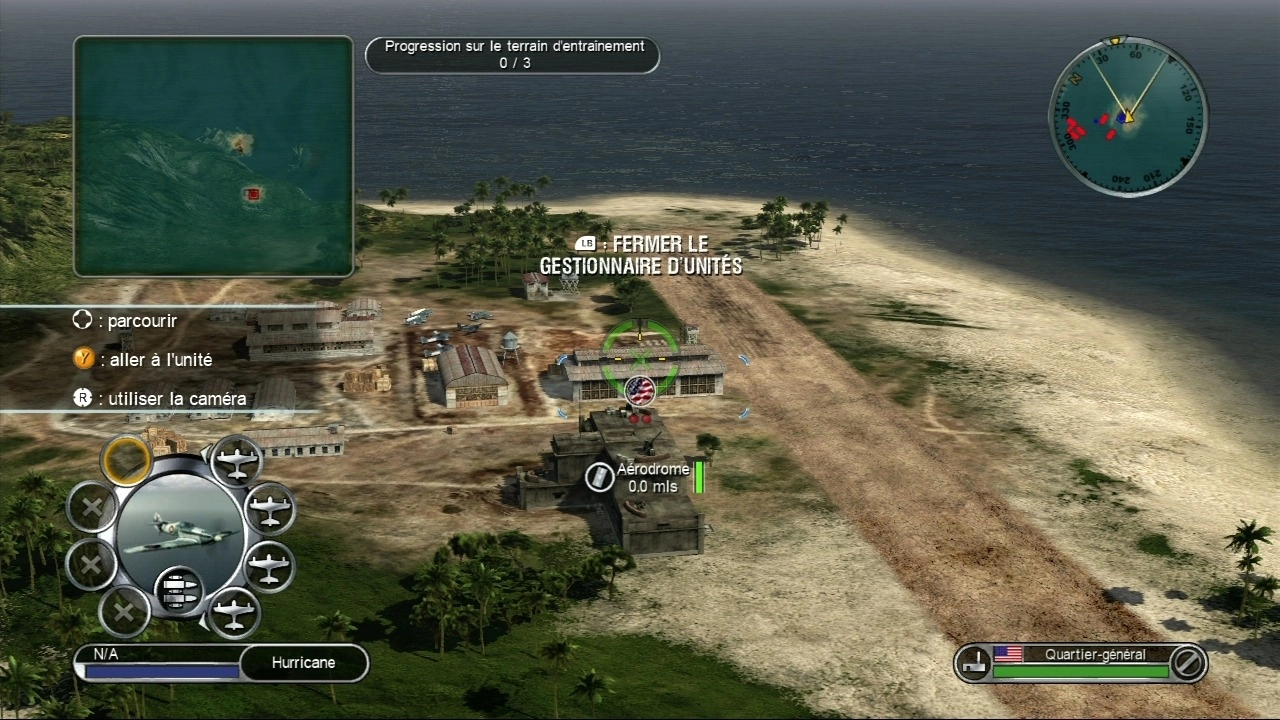Select the Quartier-général building icon
This screenshot has width=1280, height=720.
(972, 662)
